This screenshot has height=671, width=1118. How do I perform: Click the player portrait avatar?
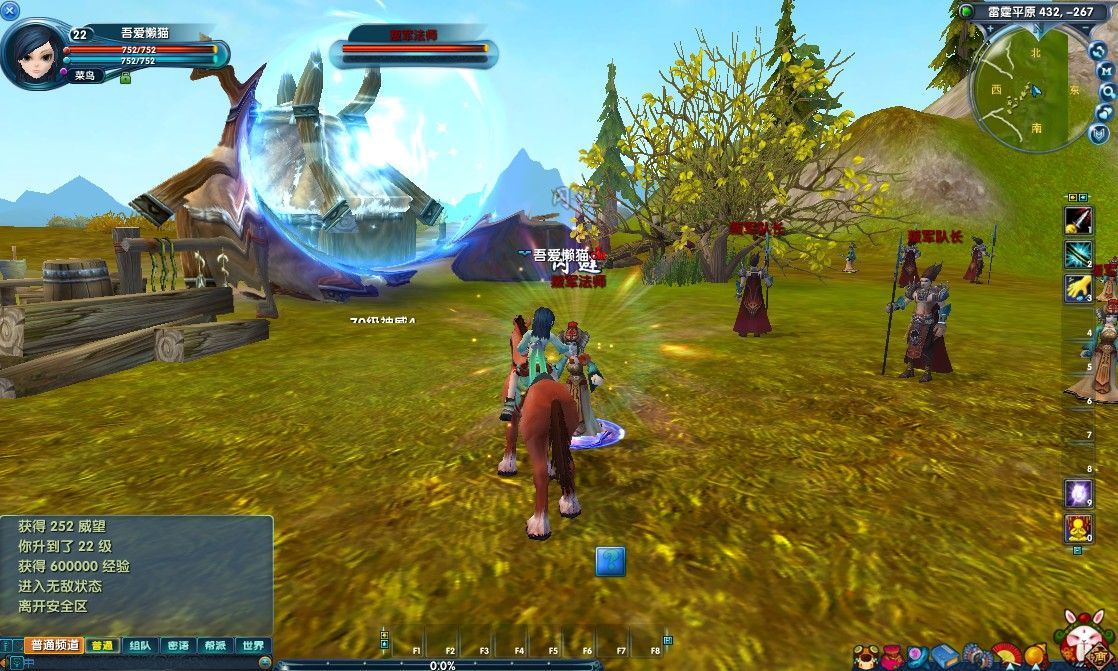point(34,52)
